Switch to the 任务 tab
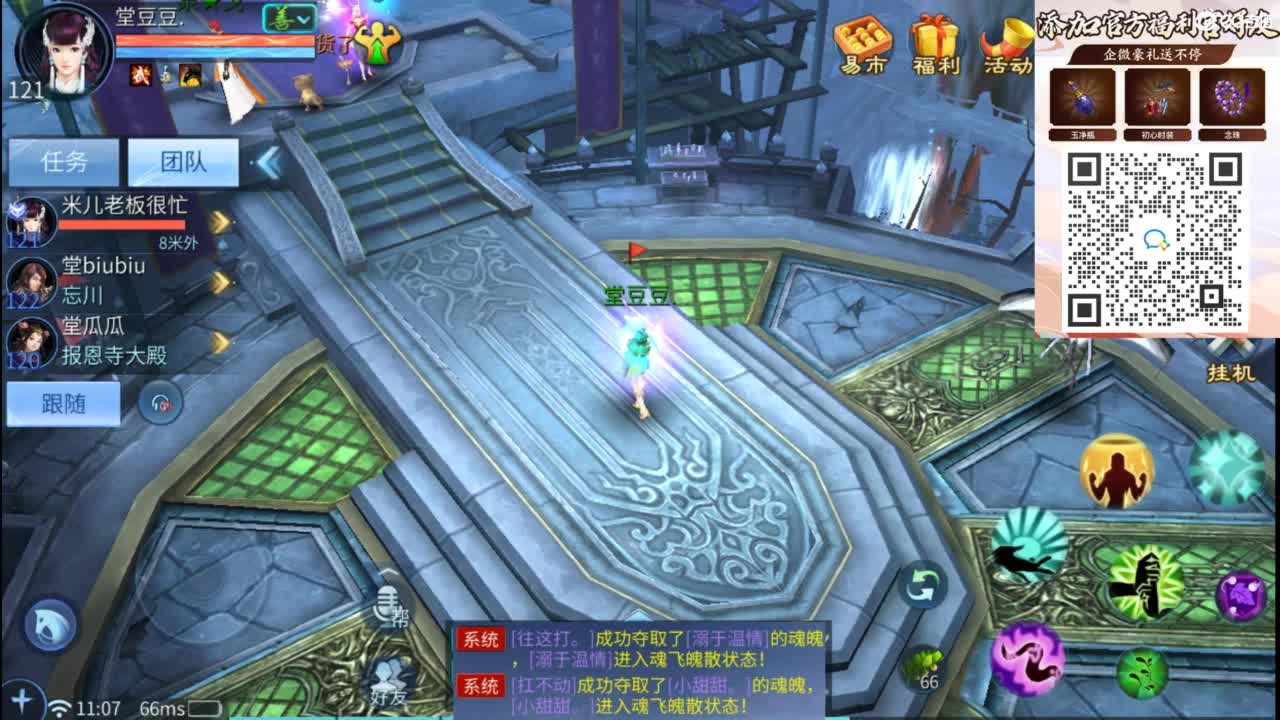The height and width of the screenshot is (720, 1280). [65, 161]
